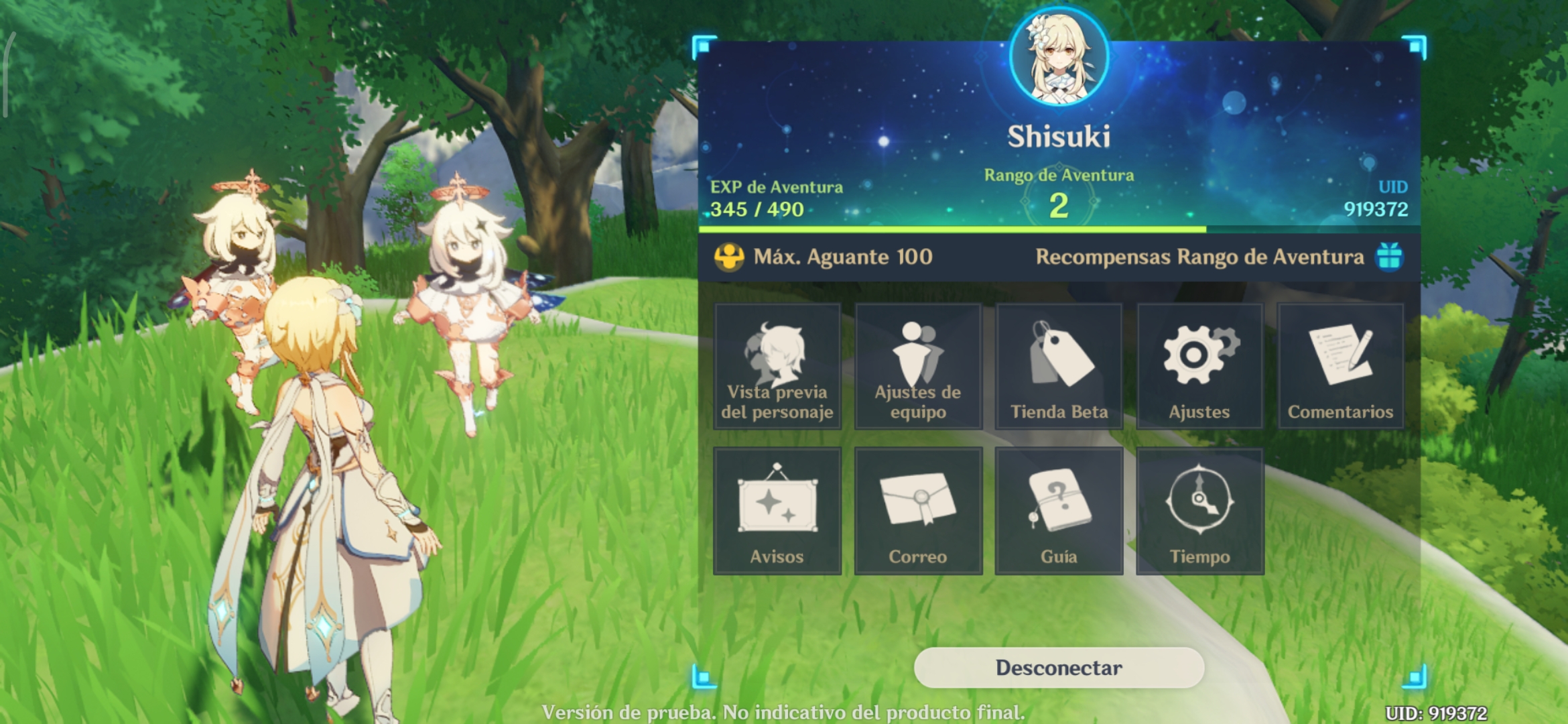Open Ajustes de equipo menu

point(918,365)
